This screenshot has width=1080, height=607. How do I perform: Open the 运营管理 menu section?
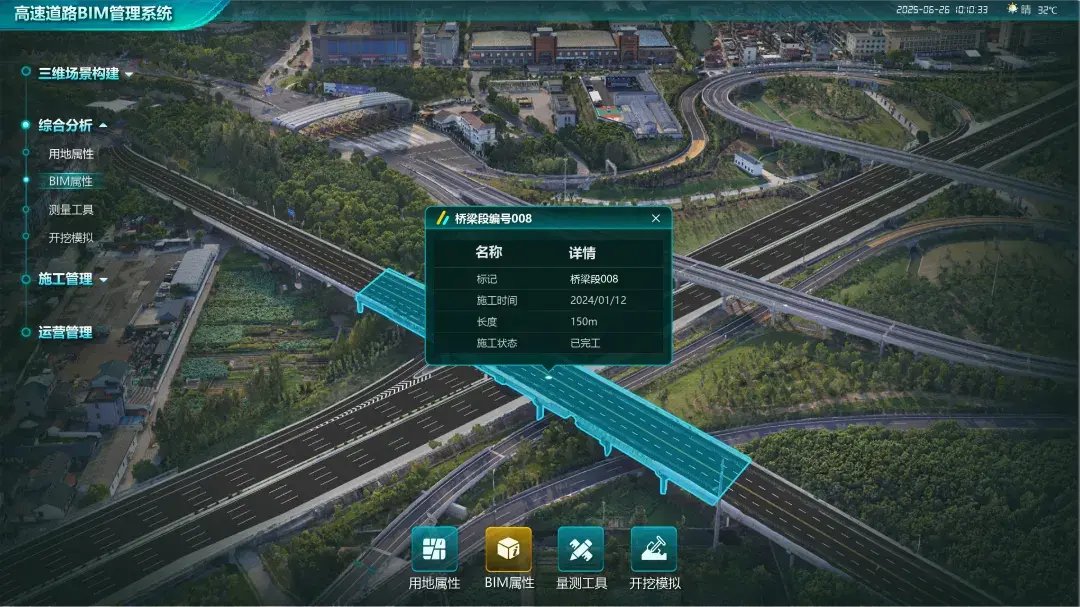65,333
